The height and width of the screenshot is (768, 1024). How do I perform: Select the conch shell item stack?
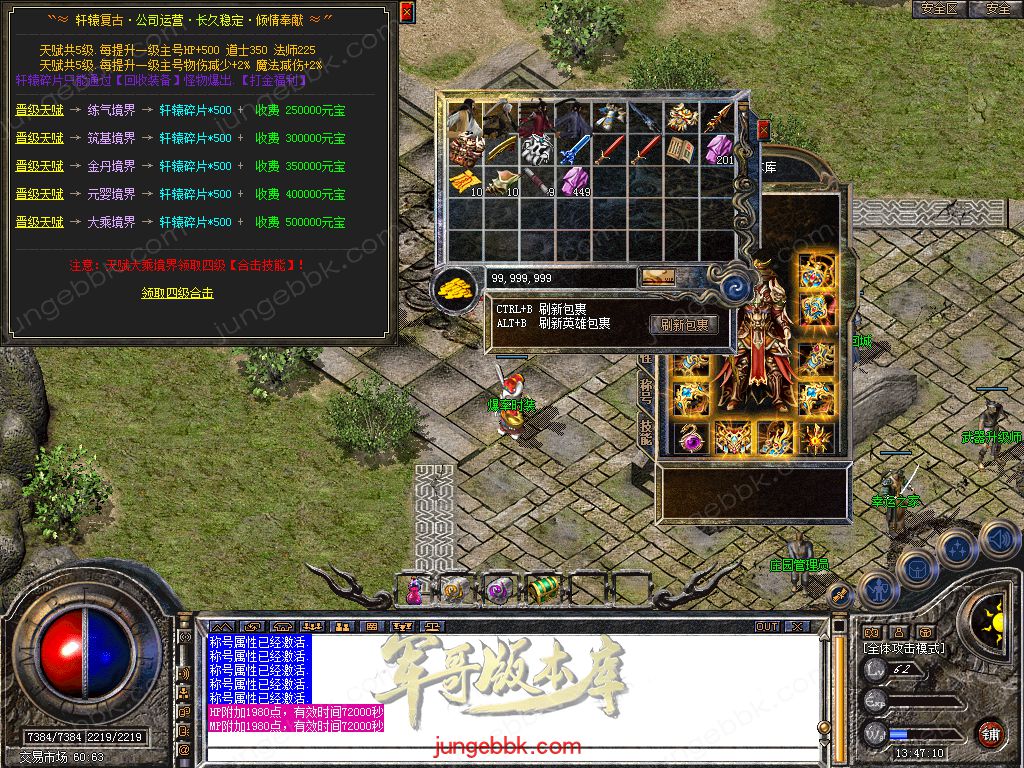[x=501, y=182]
